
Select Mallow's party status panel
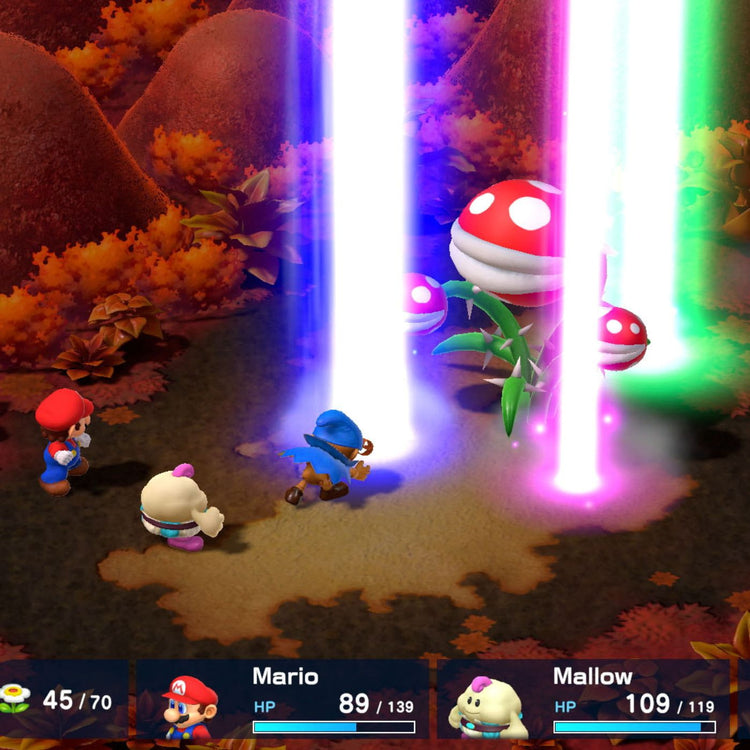[x=586, y=700]
